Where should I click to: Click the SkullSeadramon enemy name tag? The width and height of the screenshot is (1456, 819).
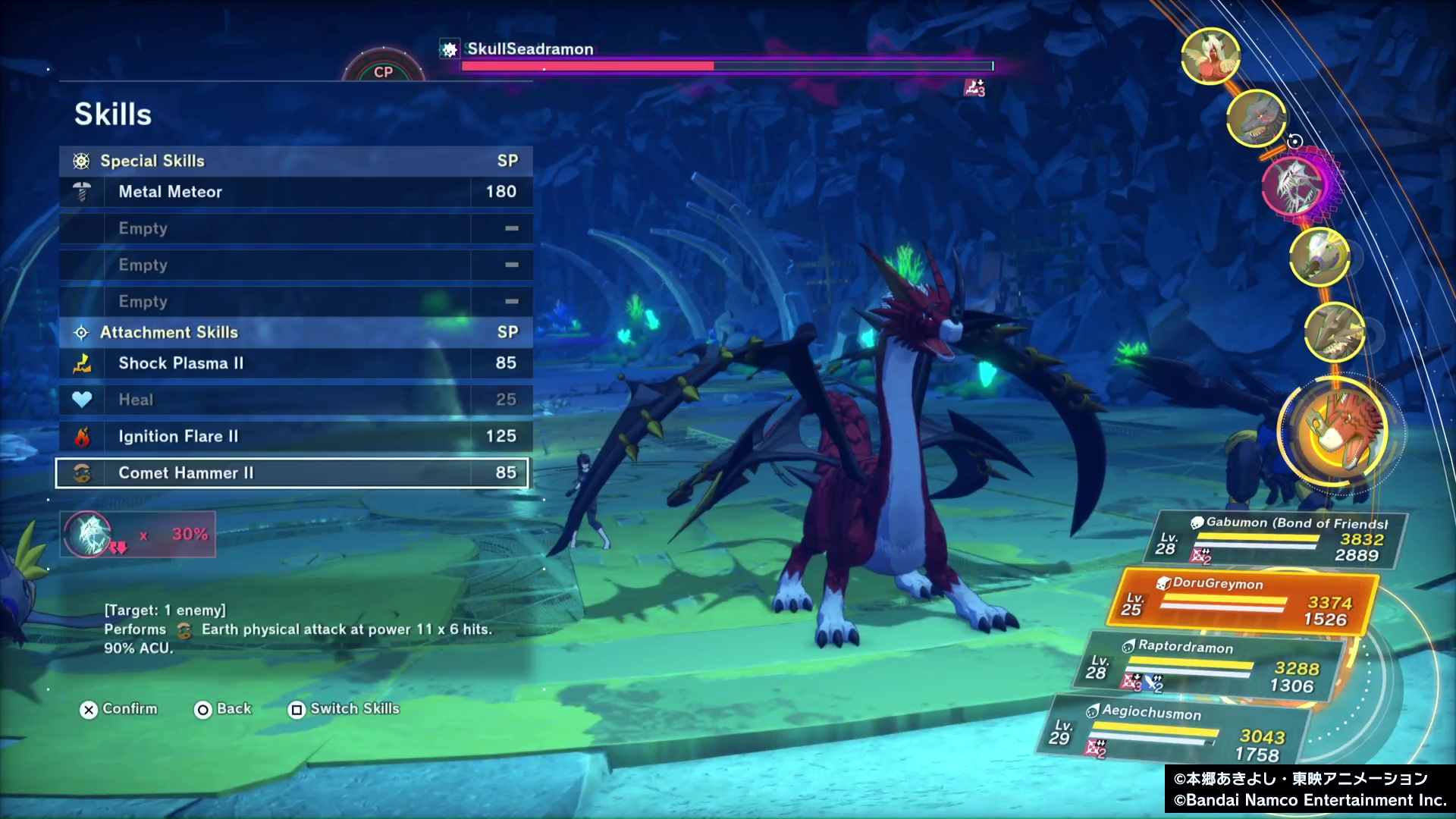coord(529,49)
